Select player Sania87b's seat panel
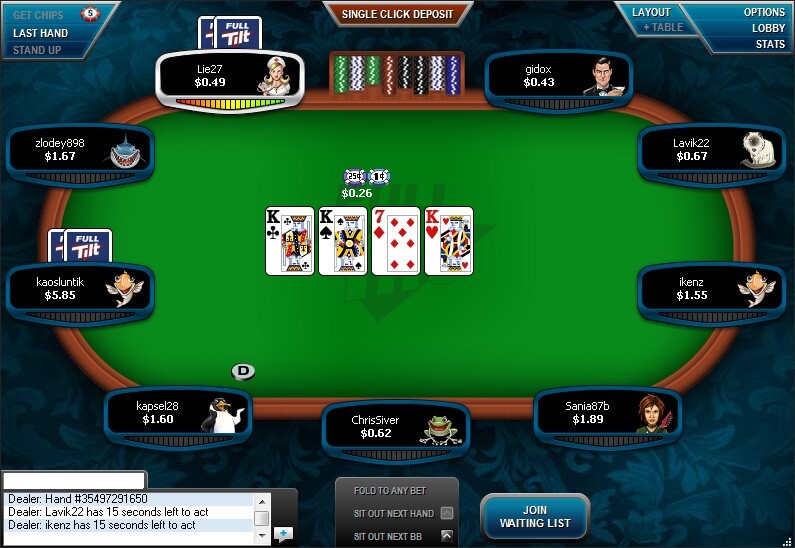 (608, 413)
